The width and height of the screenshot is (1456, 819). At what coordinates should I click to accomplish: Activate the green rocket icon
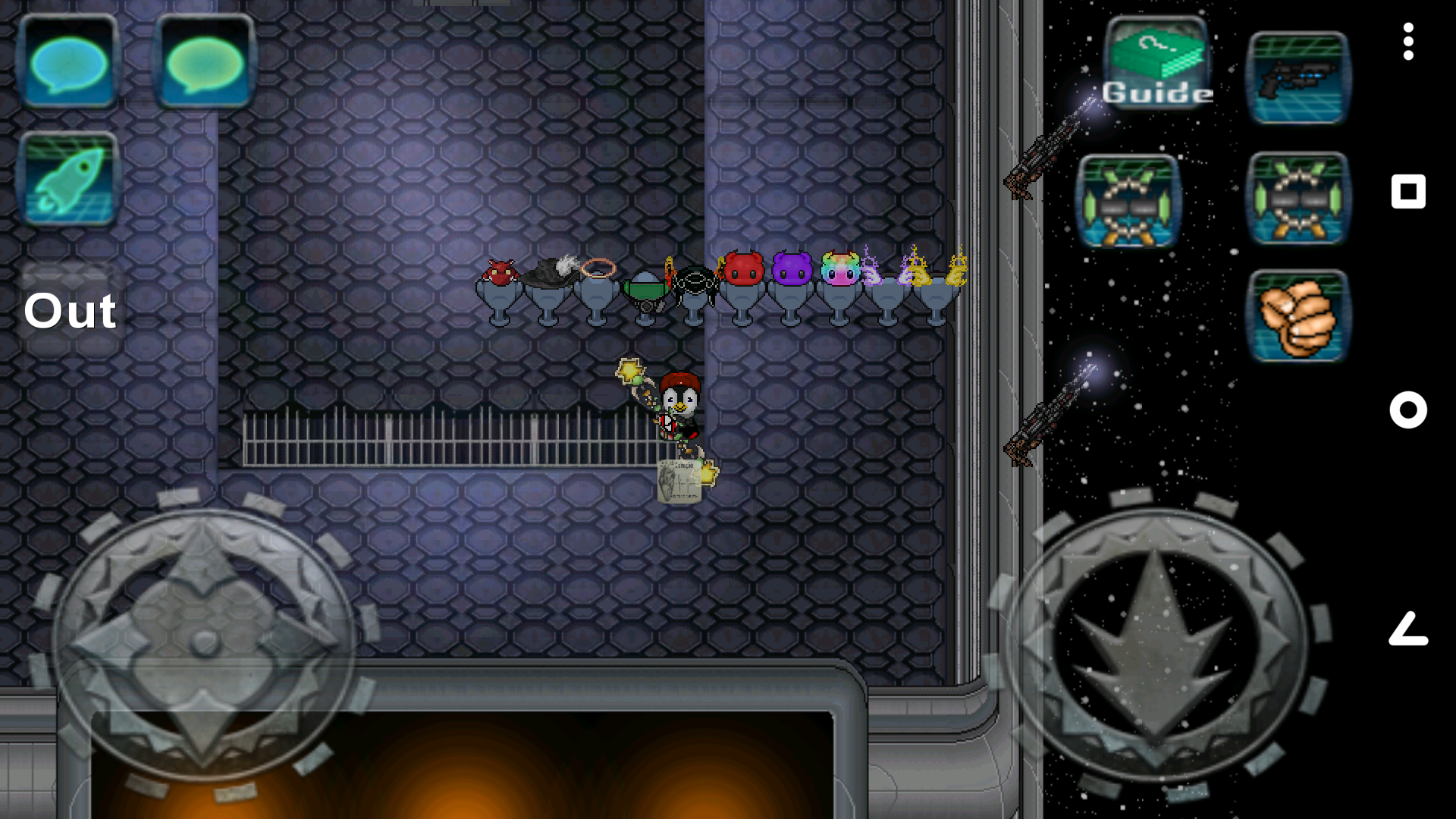(68, 180)
